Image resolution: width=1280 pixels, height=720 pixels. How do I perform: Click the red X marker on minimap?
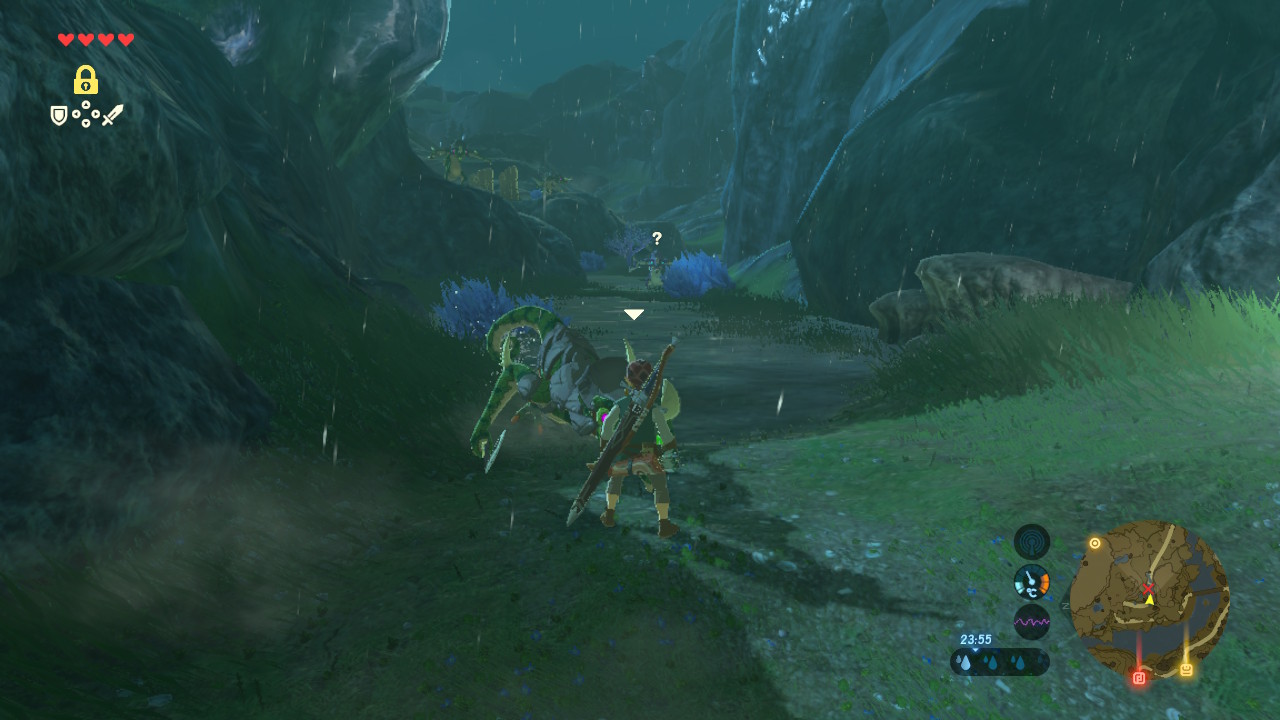(1148, 588)
